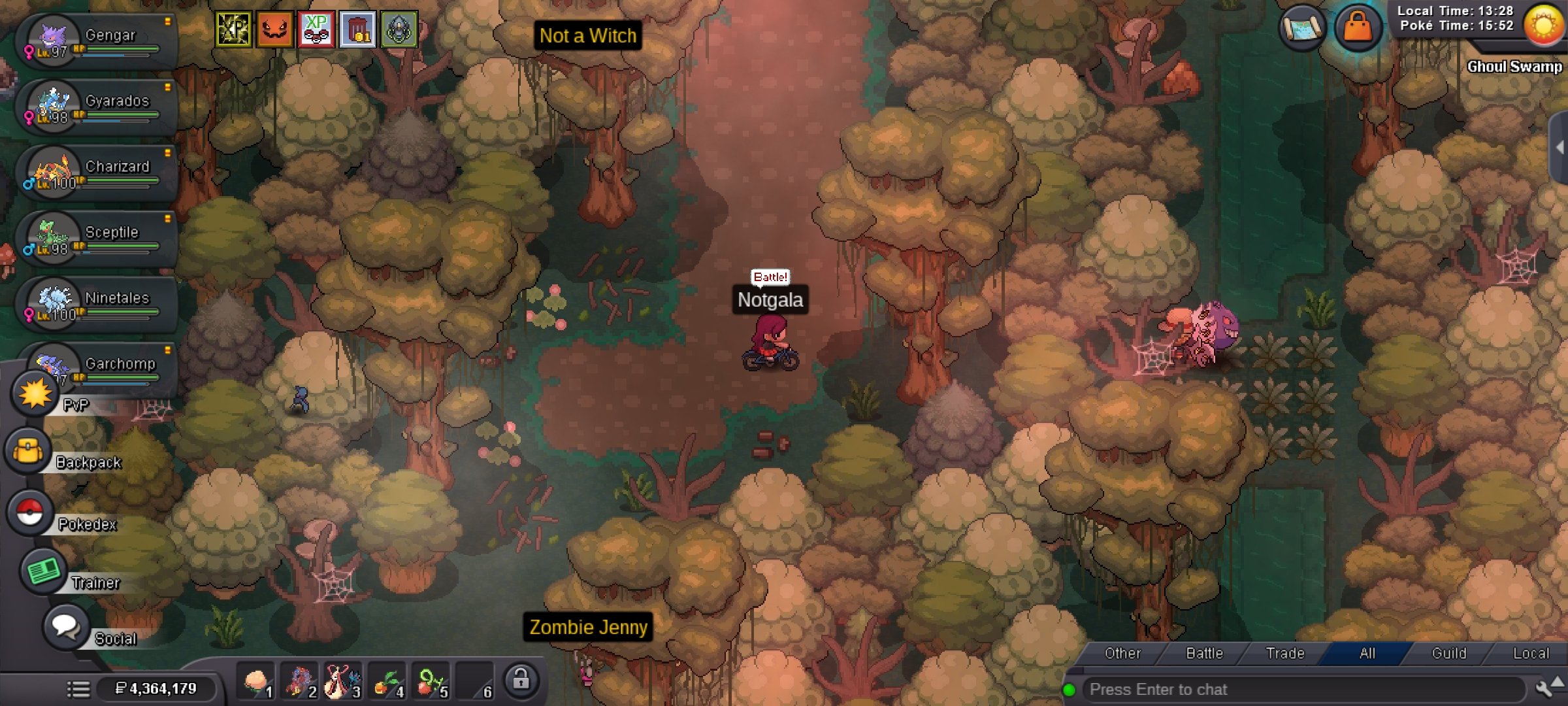This screenshot has width=1568, height=706.
Task: Choose Ninetales from the party panel
Action: [x=98, y=304]
